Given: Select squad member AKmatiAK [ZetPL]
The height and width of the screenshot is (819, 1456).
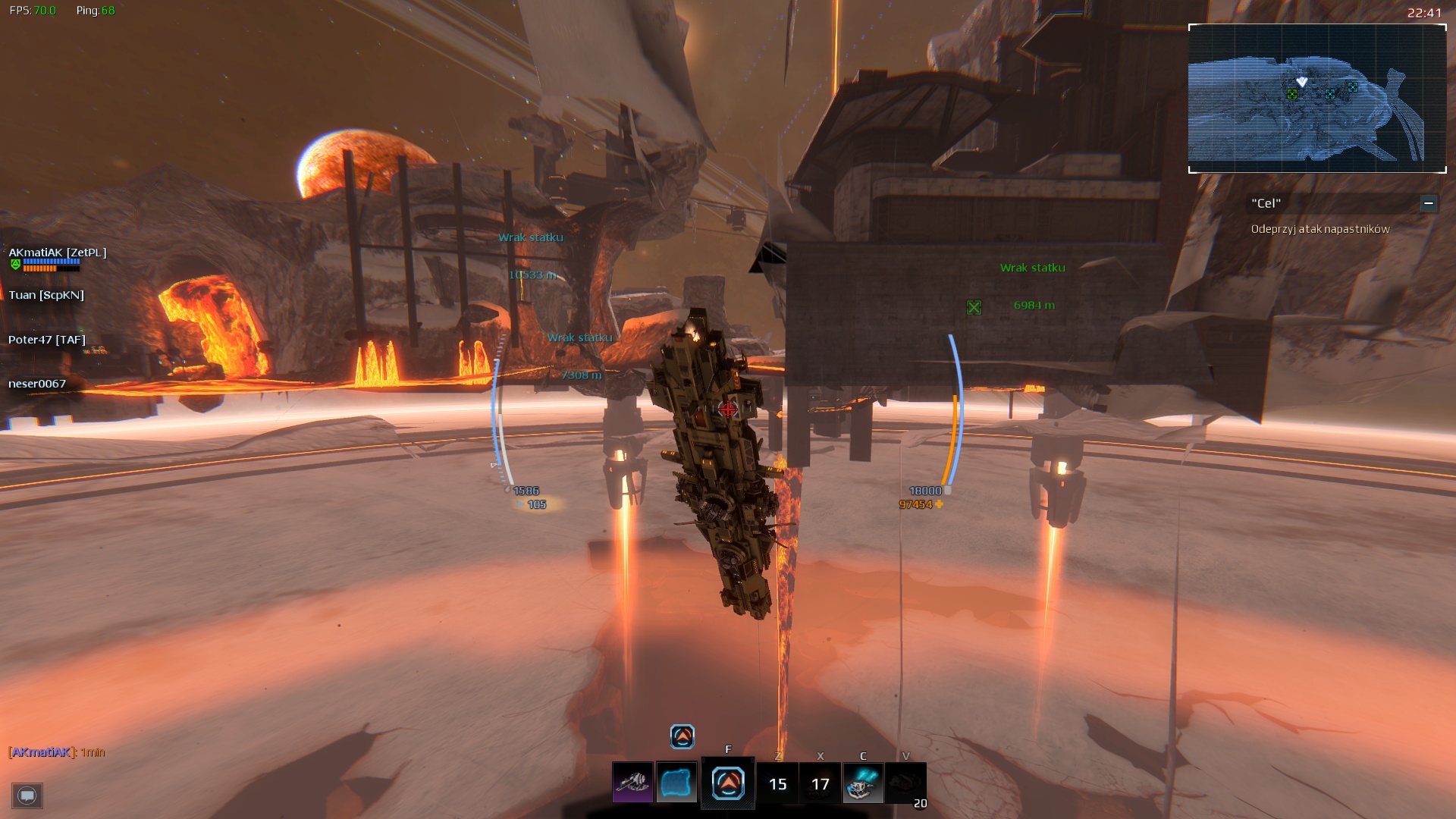Looking at the screenshot, I should pos(58,253).
